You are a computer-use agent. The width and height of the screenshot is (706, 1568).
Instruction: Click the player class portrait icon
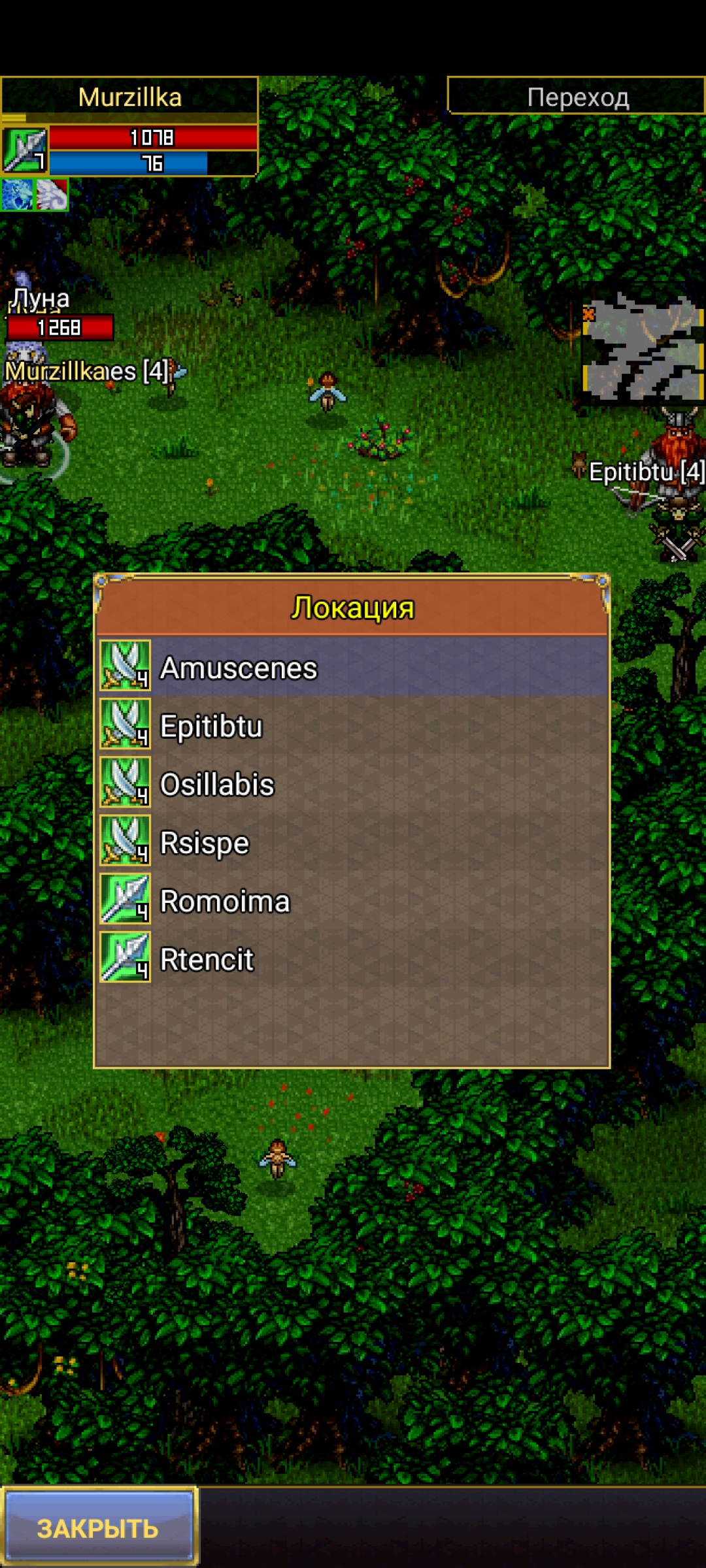tap(25, 150)
